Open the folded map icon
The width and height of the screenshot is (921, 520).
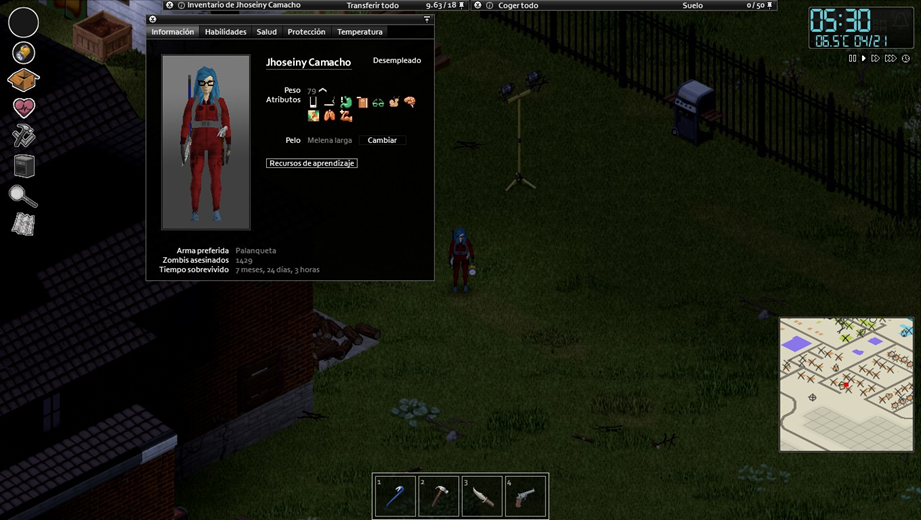[23, 225]
